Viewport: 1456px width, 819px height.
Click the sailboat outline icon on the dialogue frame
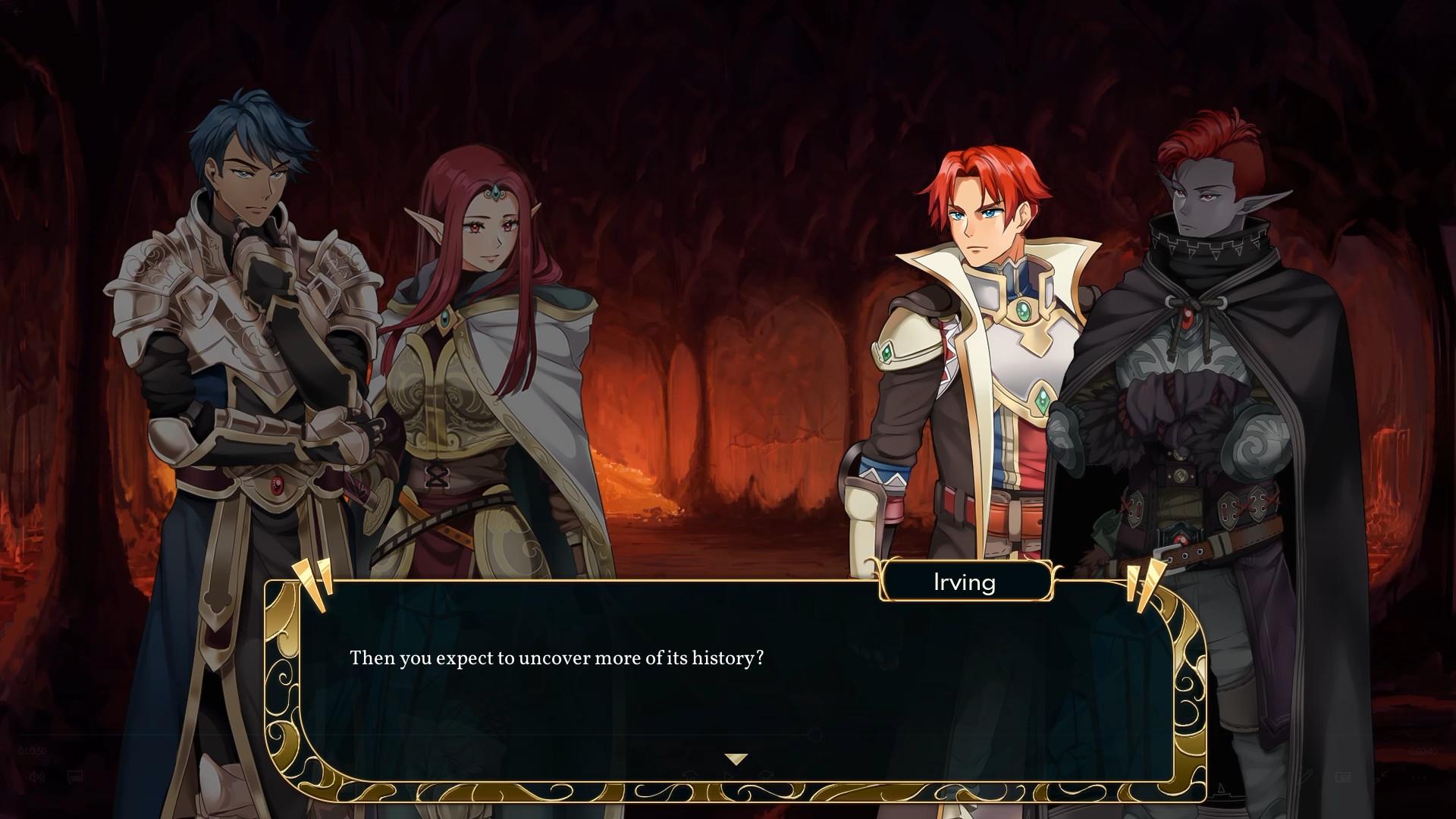1222,791
